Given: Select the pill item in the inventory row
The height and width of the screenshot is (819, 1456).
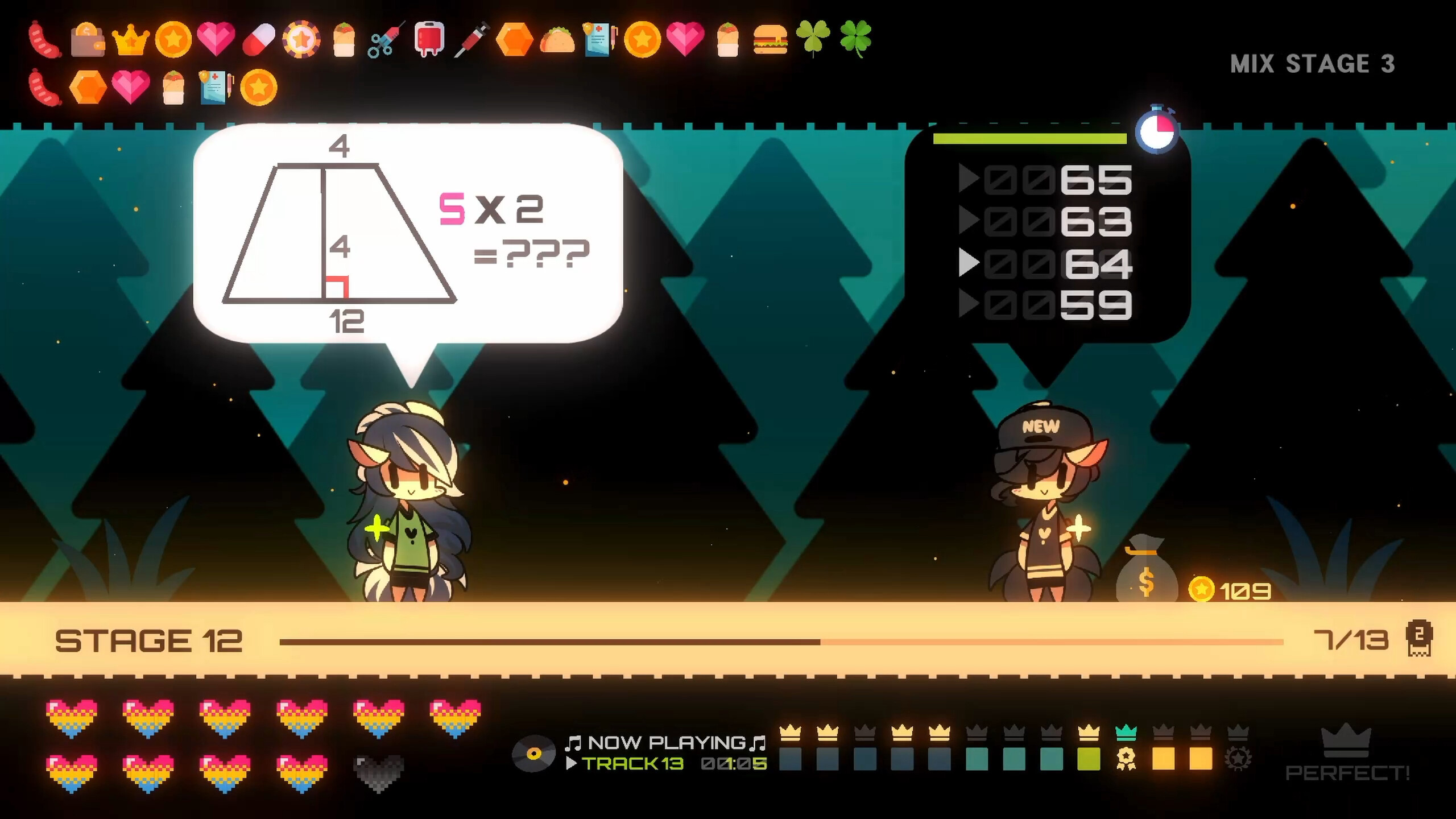Looking at the screenshot, I should (x=259, y=39).
